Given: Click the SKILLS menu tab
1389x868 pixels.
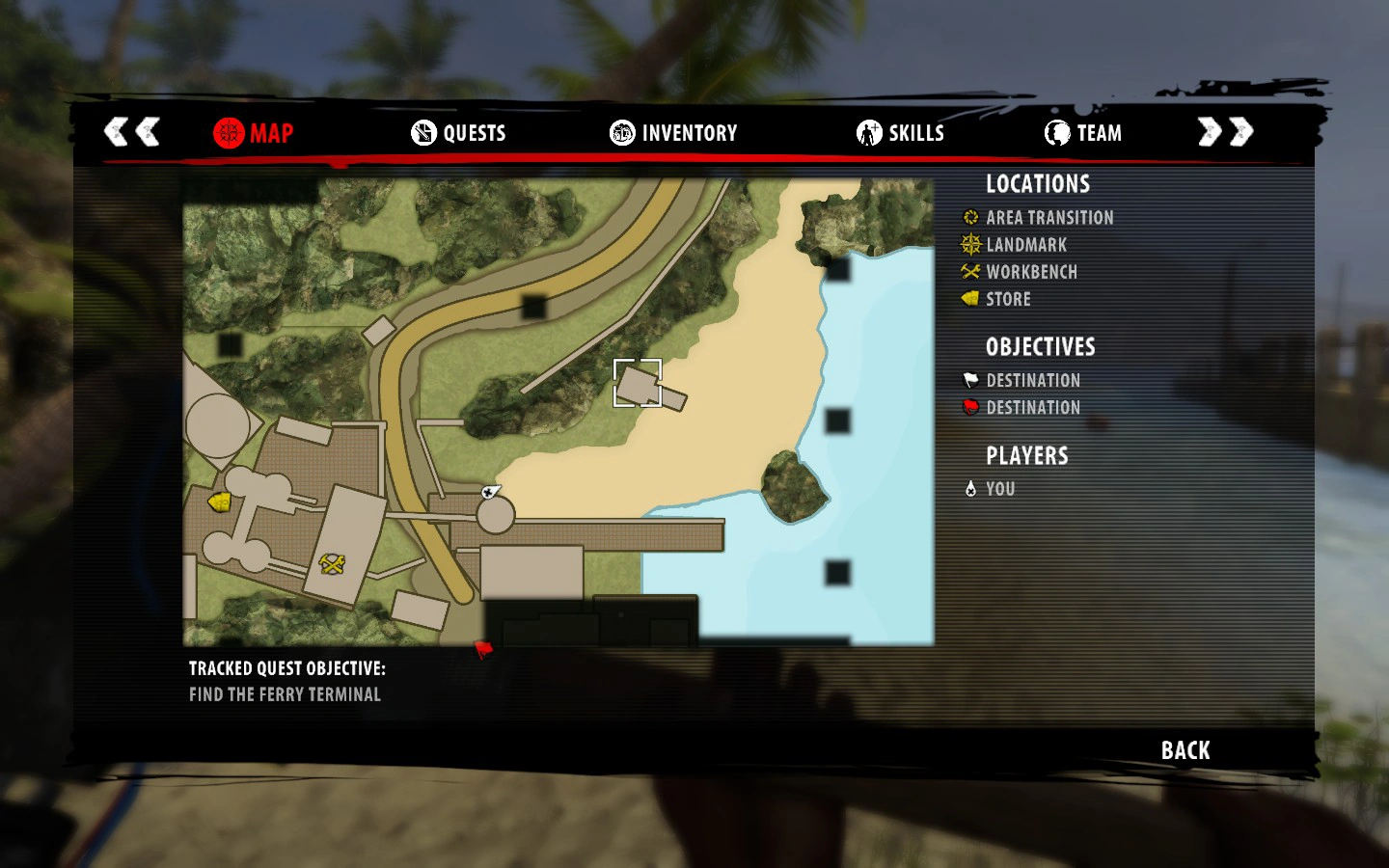Looking at the screenshot, I should [x=901, y=133].
